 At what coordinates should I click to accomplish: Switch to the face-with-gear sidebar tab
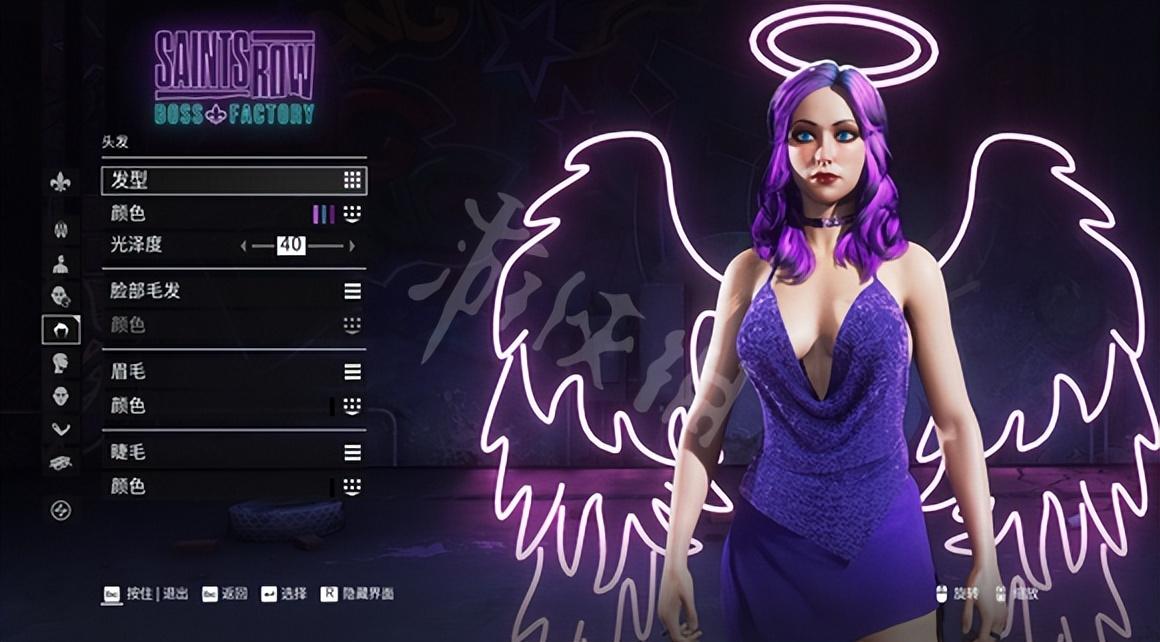coord(61,296)
